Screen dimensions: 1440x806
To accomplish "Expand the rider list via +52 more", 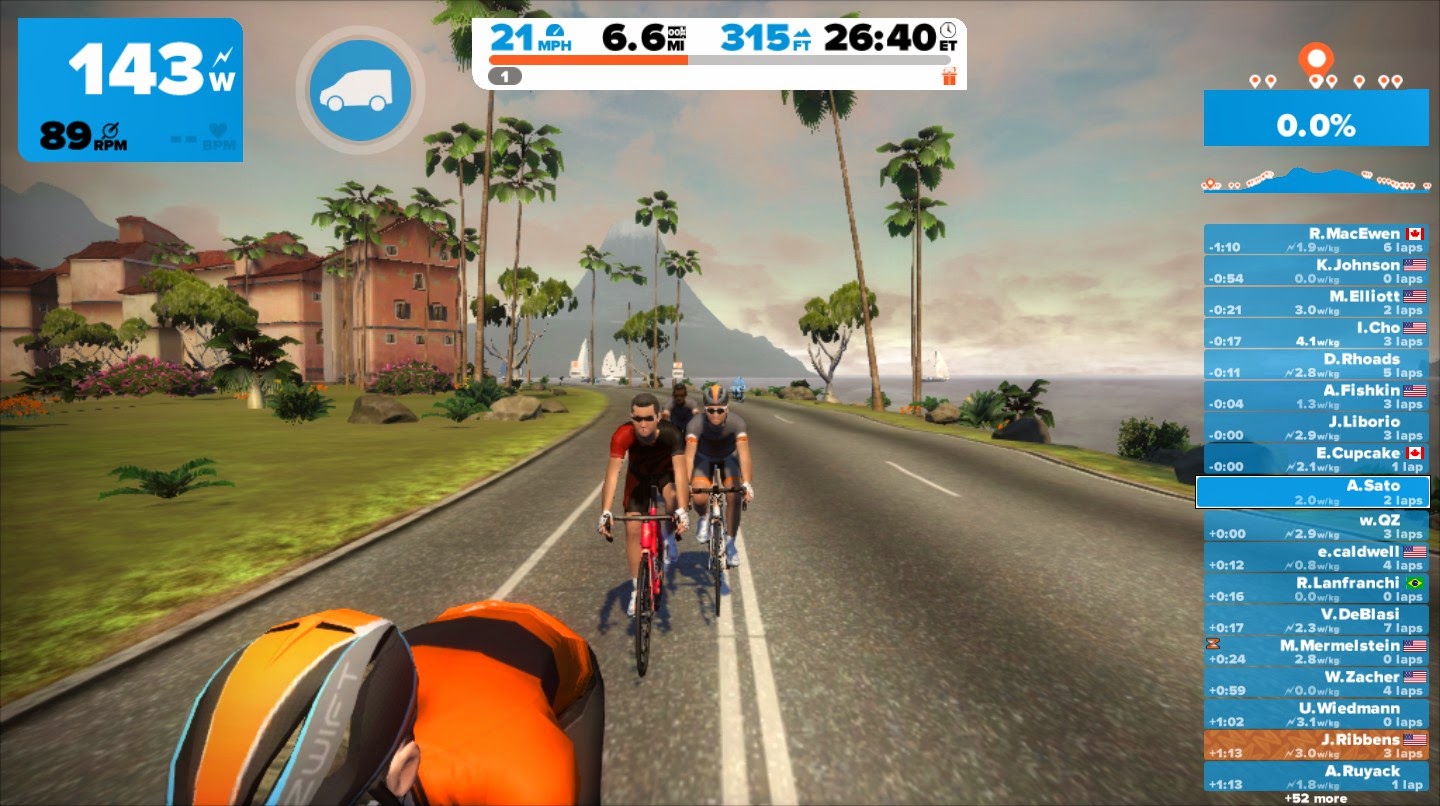I will click(1314, 799).
